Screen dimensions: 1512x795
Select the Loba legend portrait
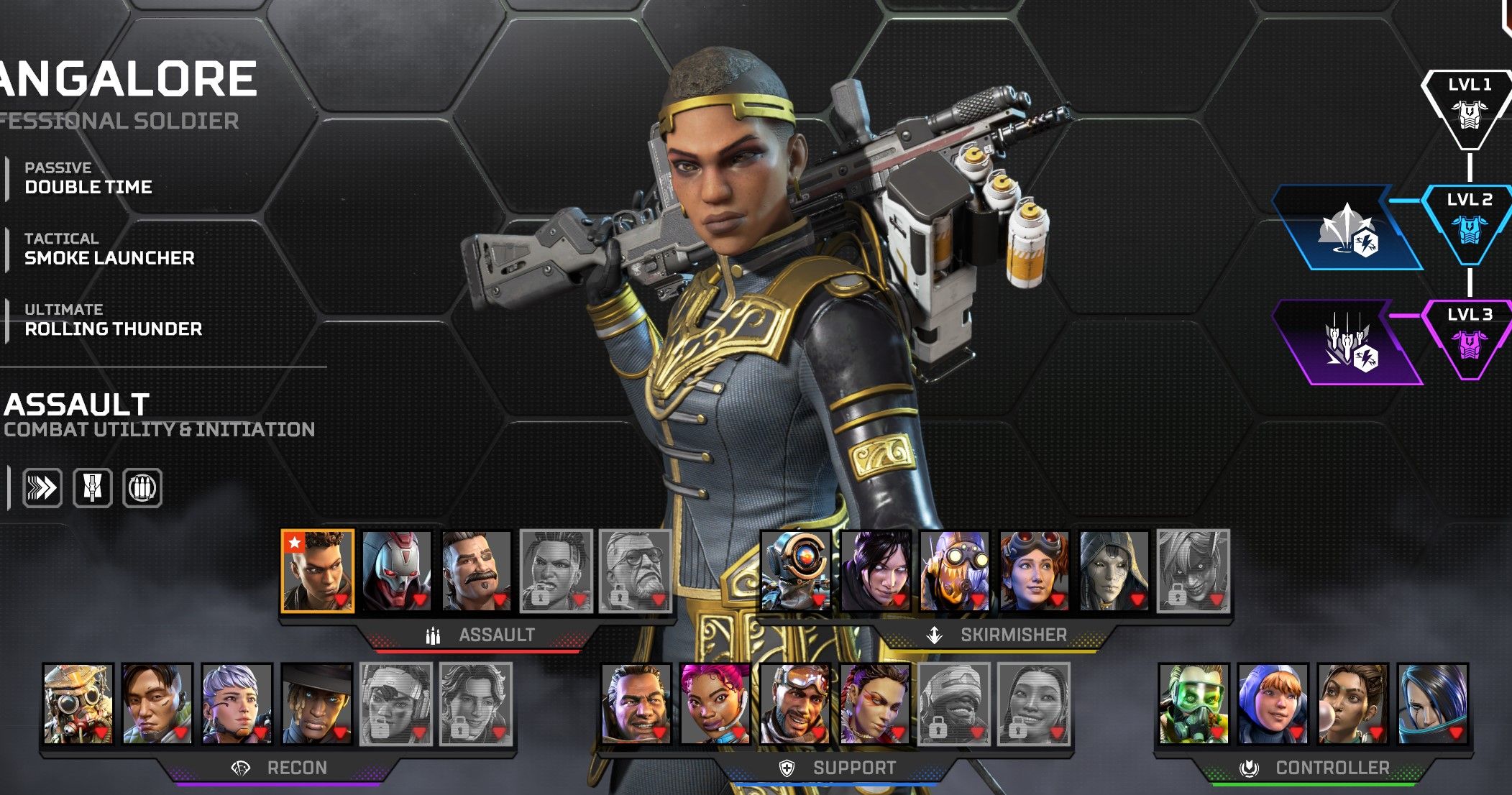[x=874, y=704]
